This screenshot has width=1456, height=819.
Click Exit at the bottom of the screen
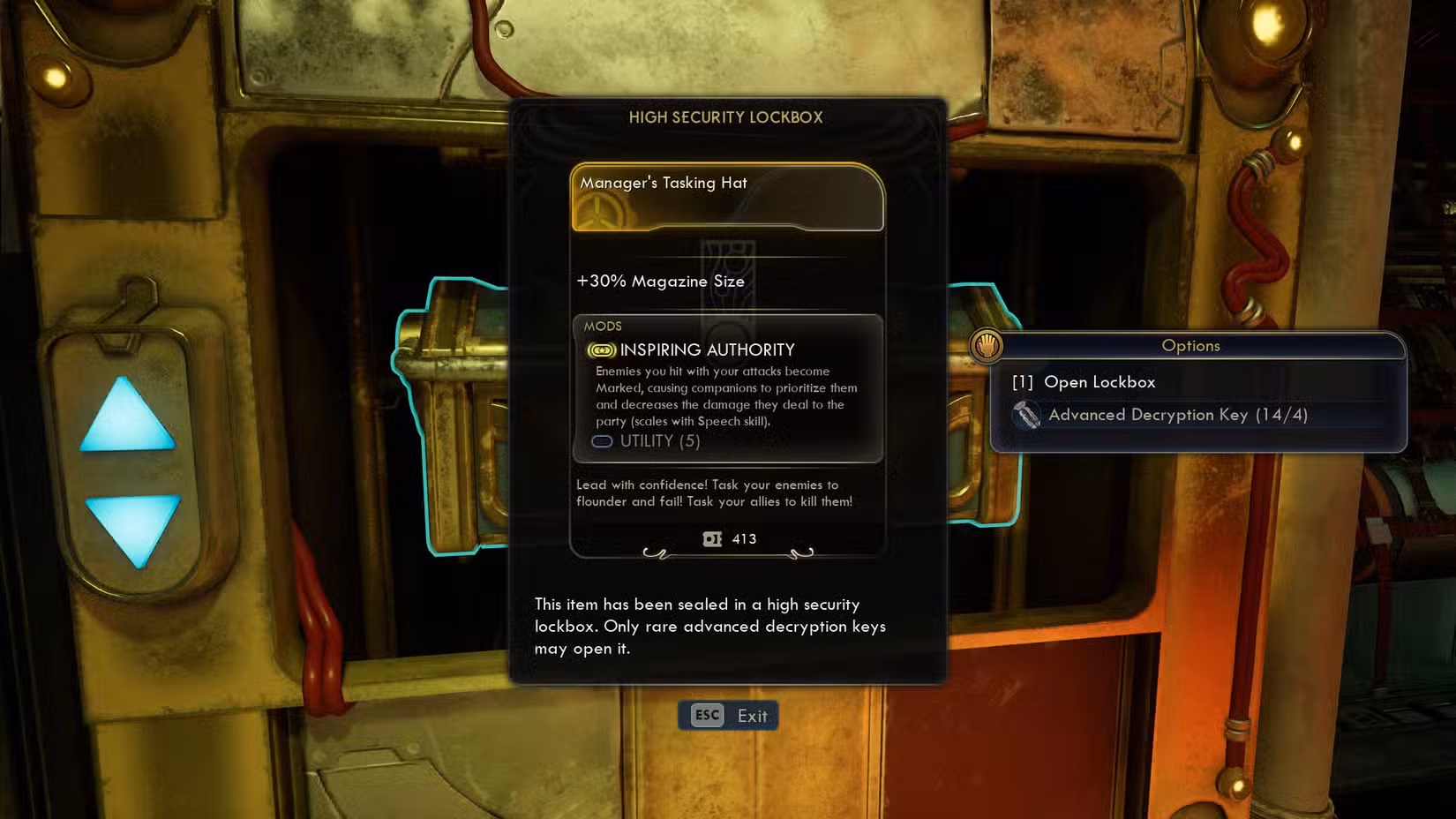click(752, 716)
